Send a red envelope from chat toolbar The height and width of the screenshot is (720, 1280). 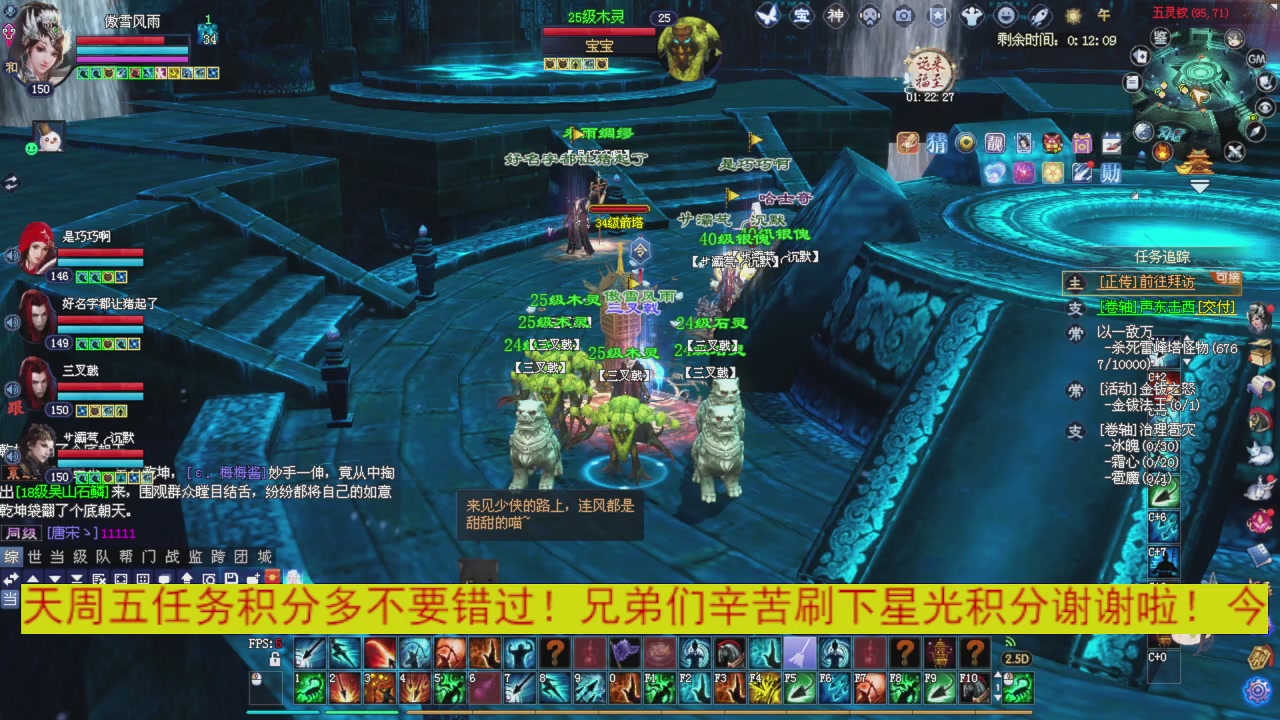pos(270,575)
